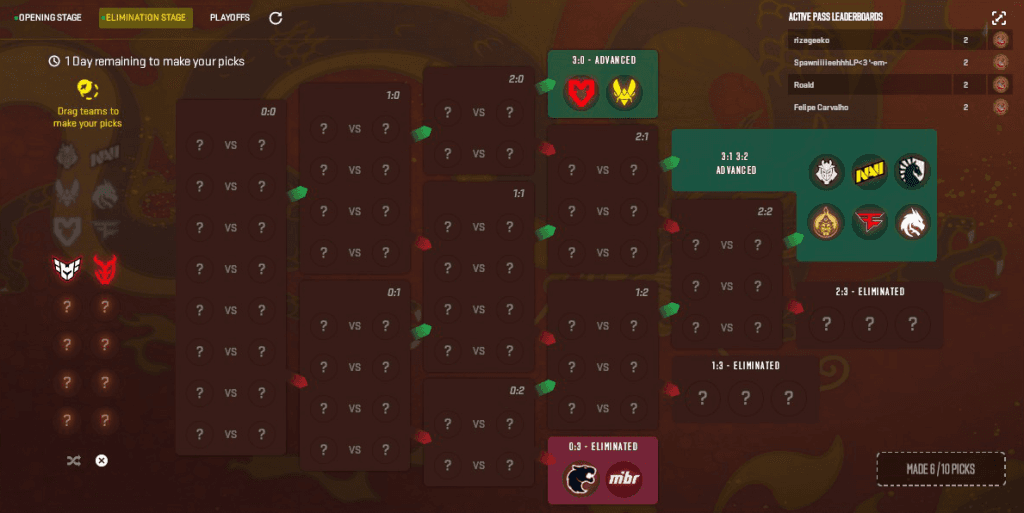Select the FURIA panther in 0:3 Eliminated
Screen dimensions: 1024x513
[581, 478]
